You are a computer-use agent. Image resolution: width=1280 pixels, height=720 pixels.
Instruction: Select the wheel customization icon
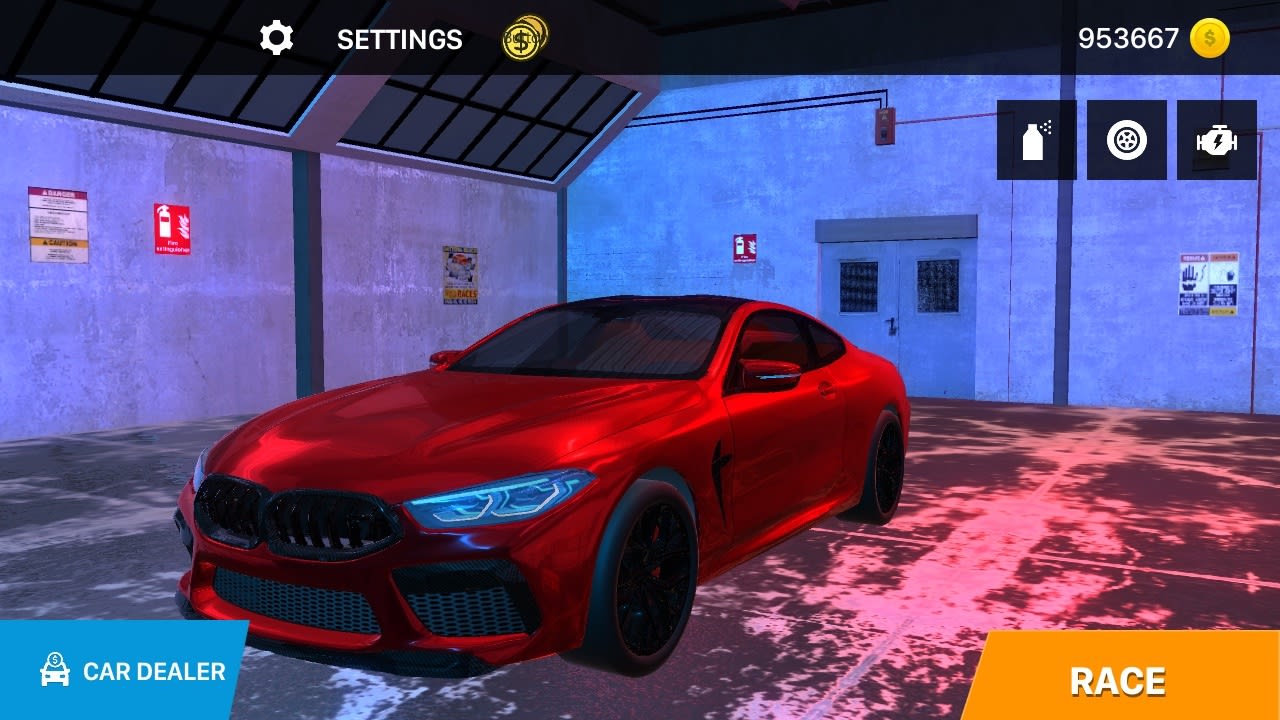1125,140
